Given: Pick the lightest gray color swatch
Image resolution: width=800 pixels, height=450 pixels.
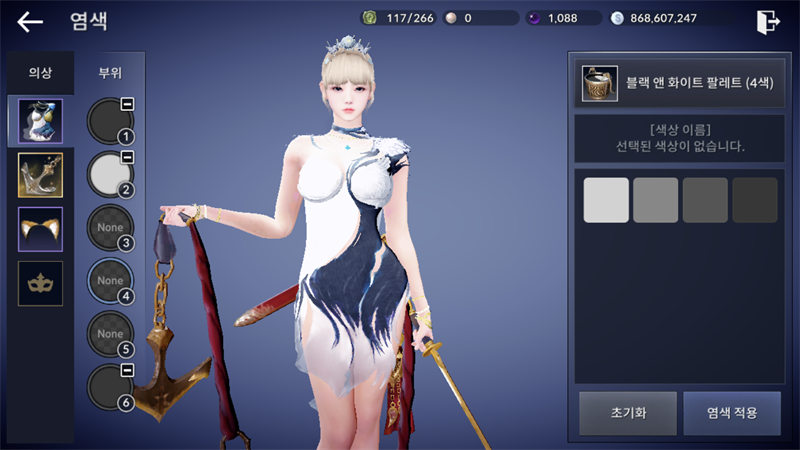Looking at the screenshot, I should 606,200.
